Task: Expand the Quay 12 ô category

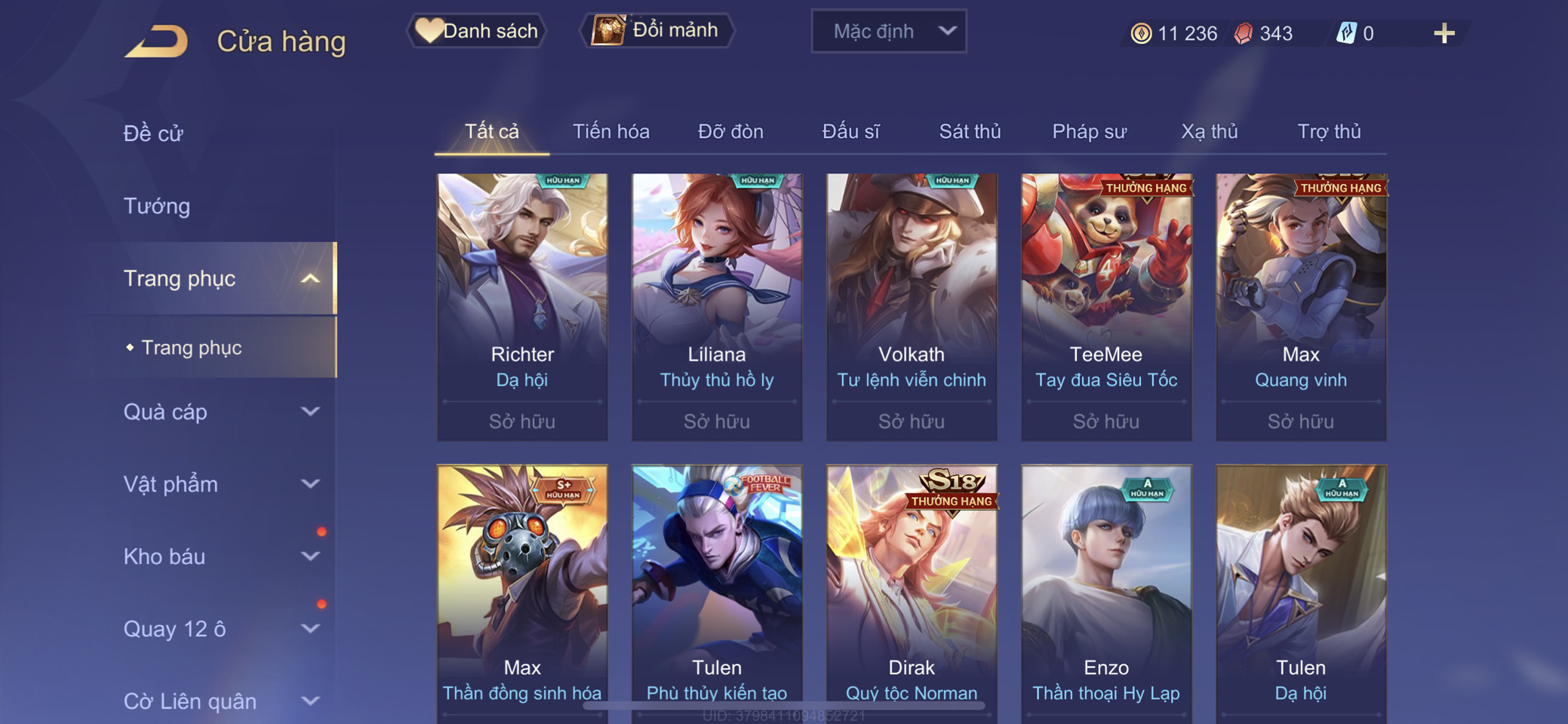Action: pos(310,629)
